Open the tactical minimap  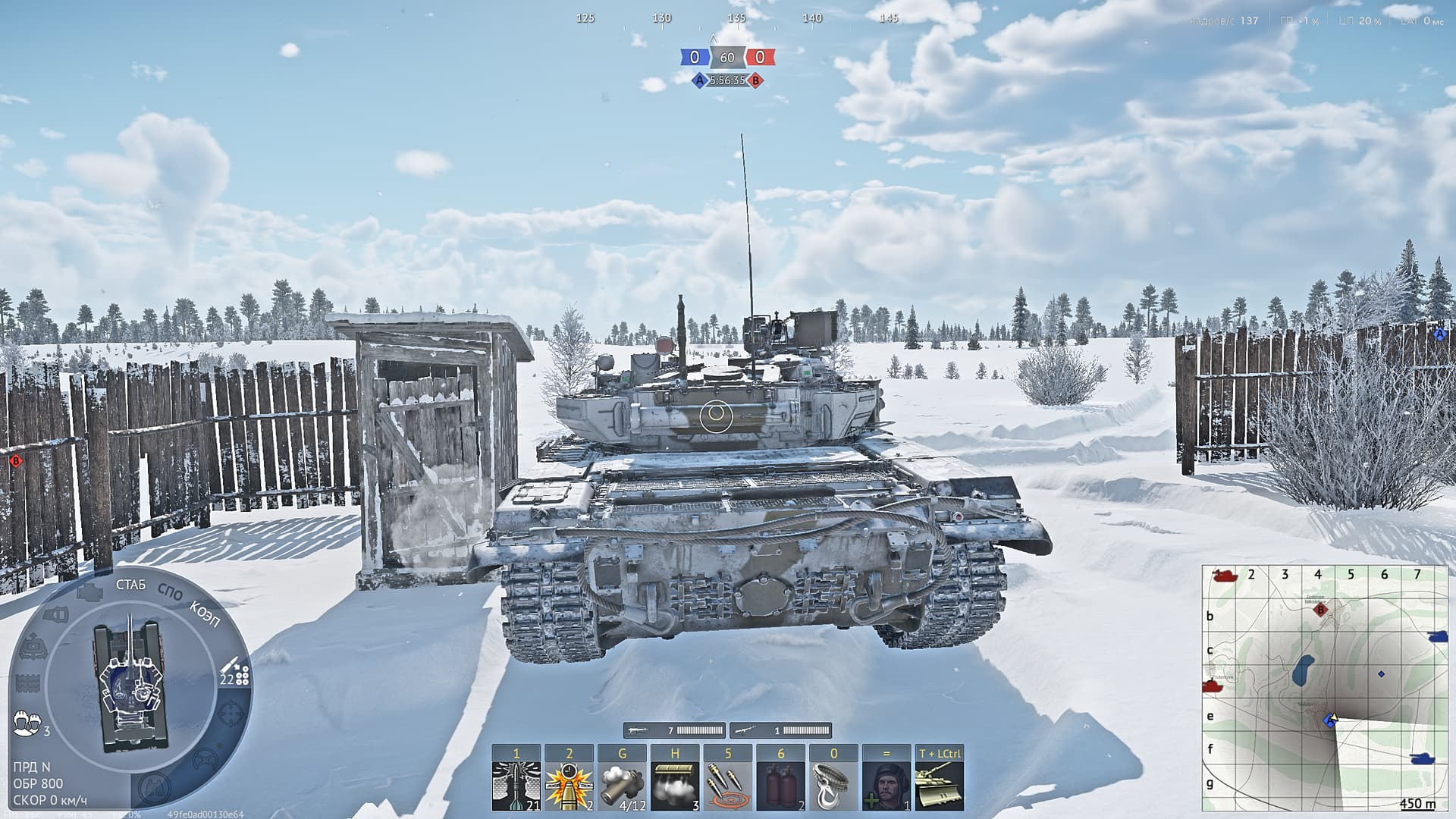(1324, 688)
